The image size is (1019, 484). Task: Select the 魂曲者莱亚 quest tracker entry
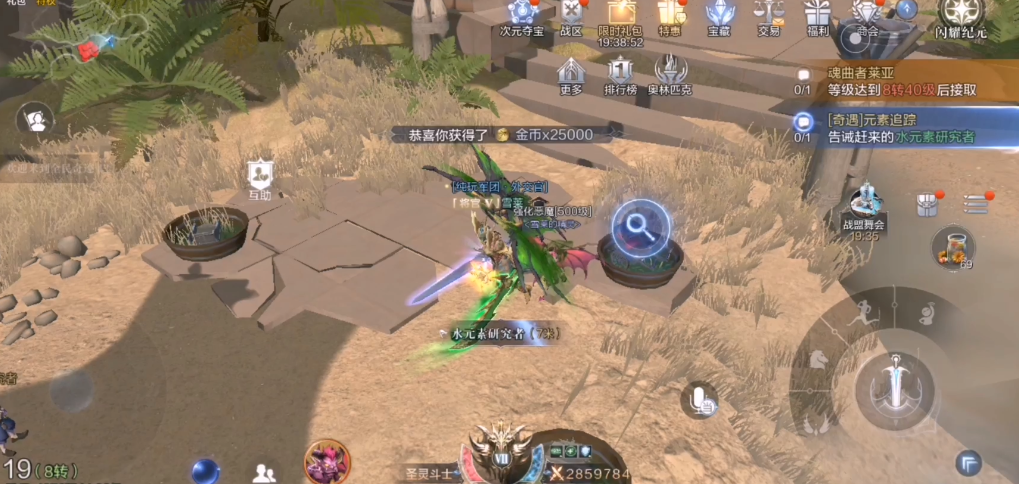(900, 82)
